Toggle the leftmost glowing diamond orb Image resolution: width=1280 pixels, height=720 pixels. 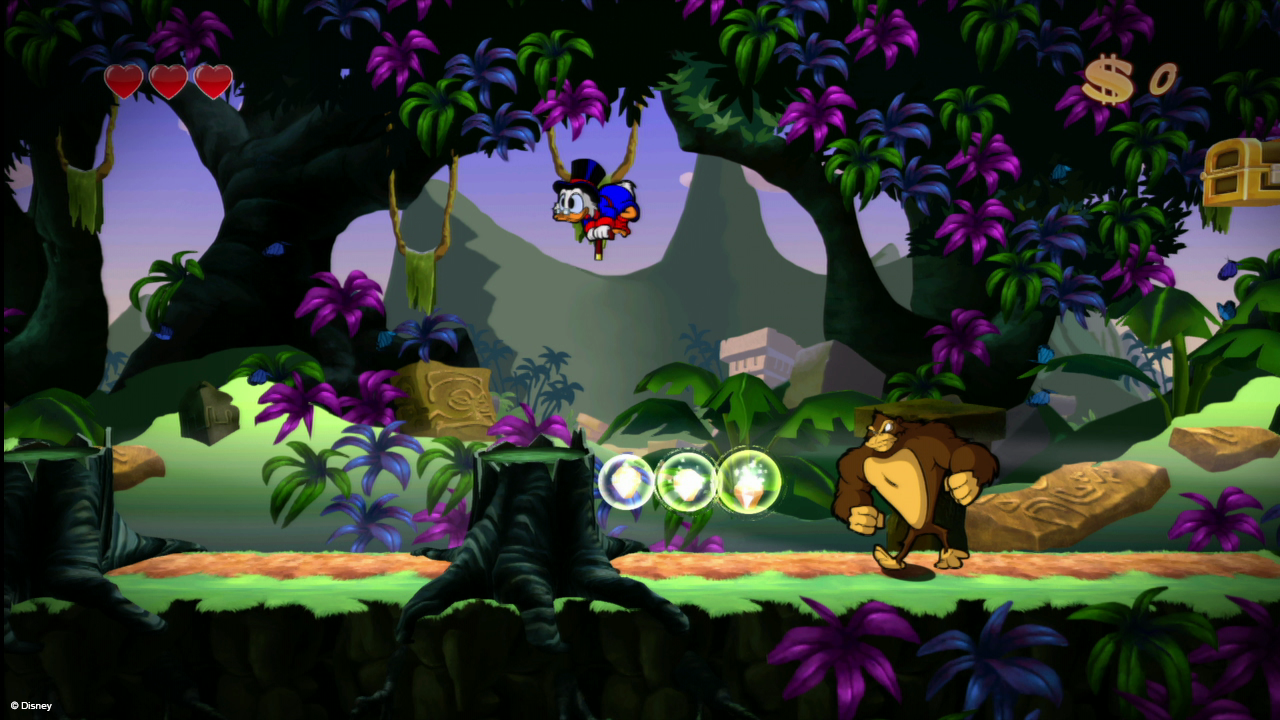tap(625, 483)
